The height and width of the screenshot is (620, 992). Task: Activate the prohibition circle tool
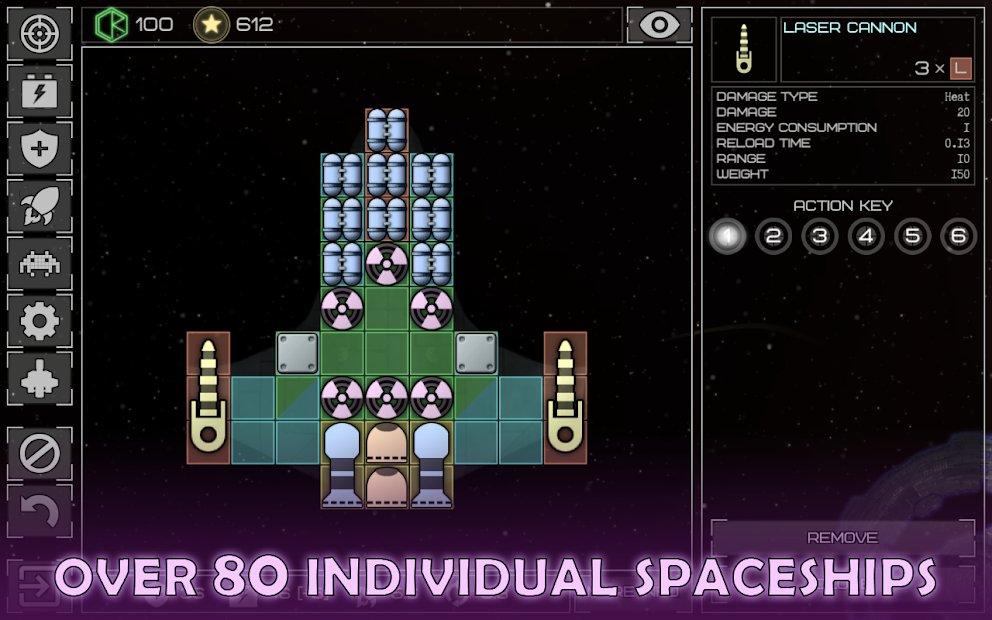pyautogui.click(x=40, y=454)
